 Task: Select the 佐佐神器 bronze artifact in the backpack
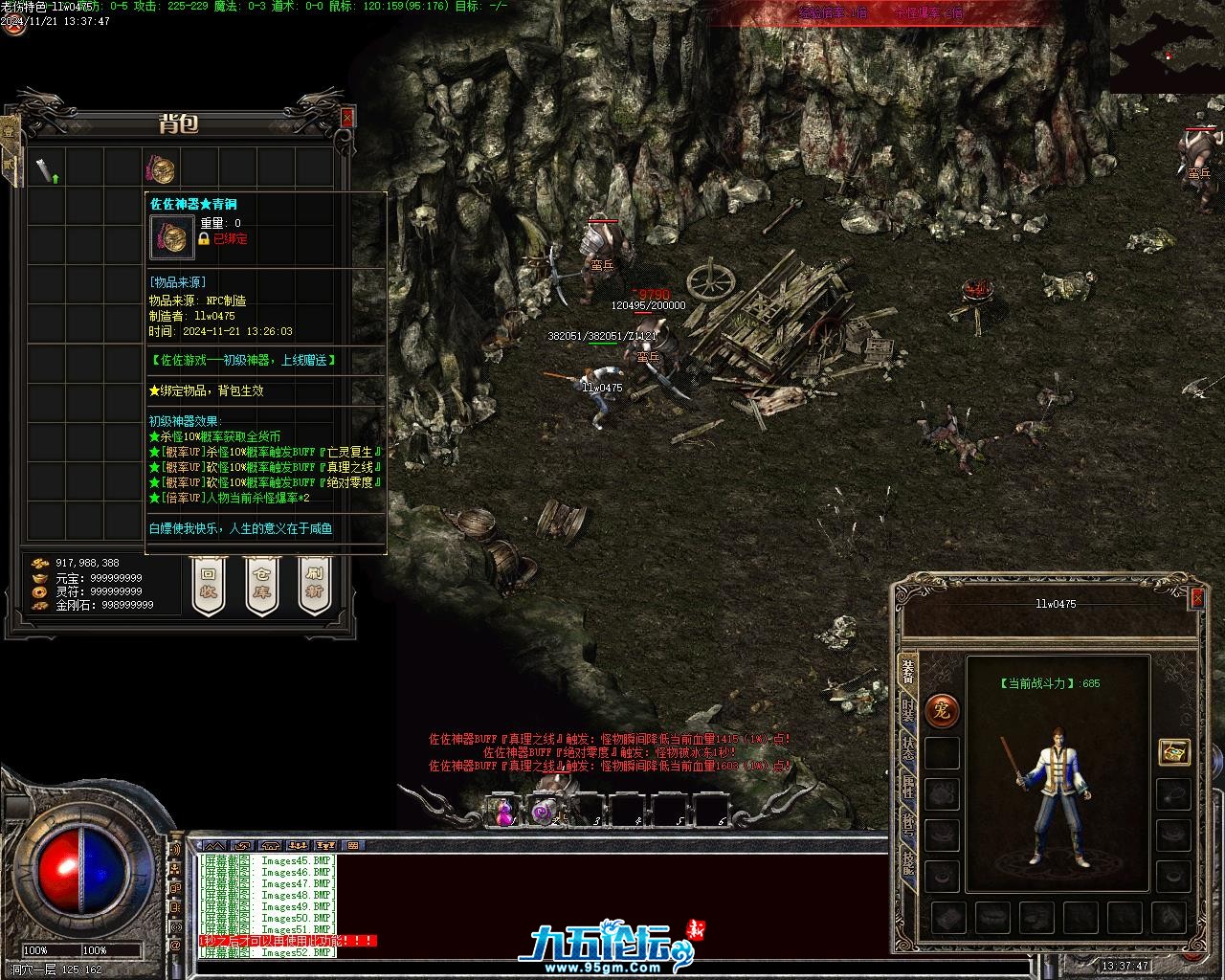click(161, 169)
